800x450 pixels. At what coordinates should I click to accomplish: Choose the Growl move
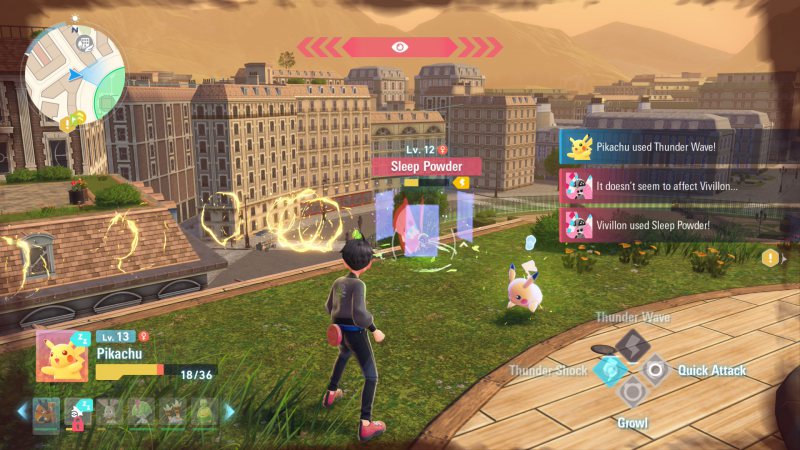631,393
